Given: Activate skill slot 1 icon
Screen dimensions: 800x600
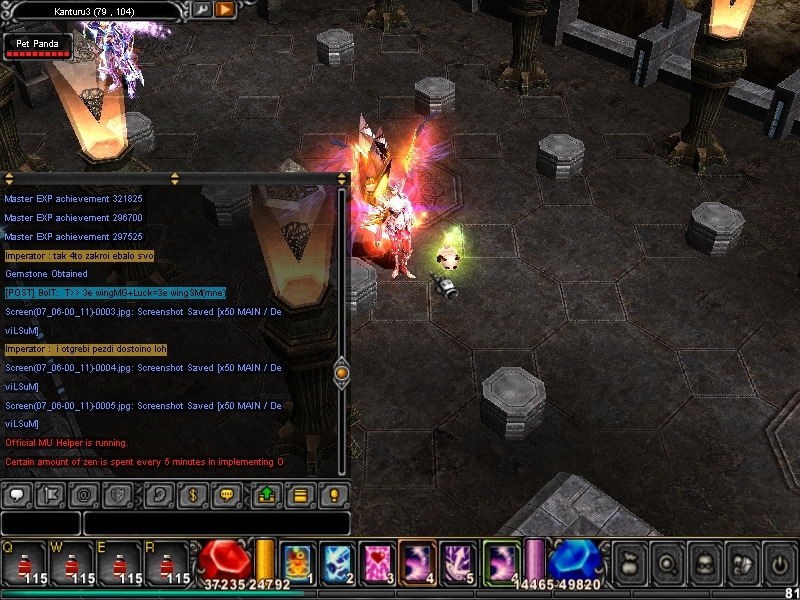Looking at the screenshot, I should point(296,561).
